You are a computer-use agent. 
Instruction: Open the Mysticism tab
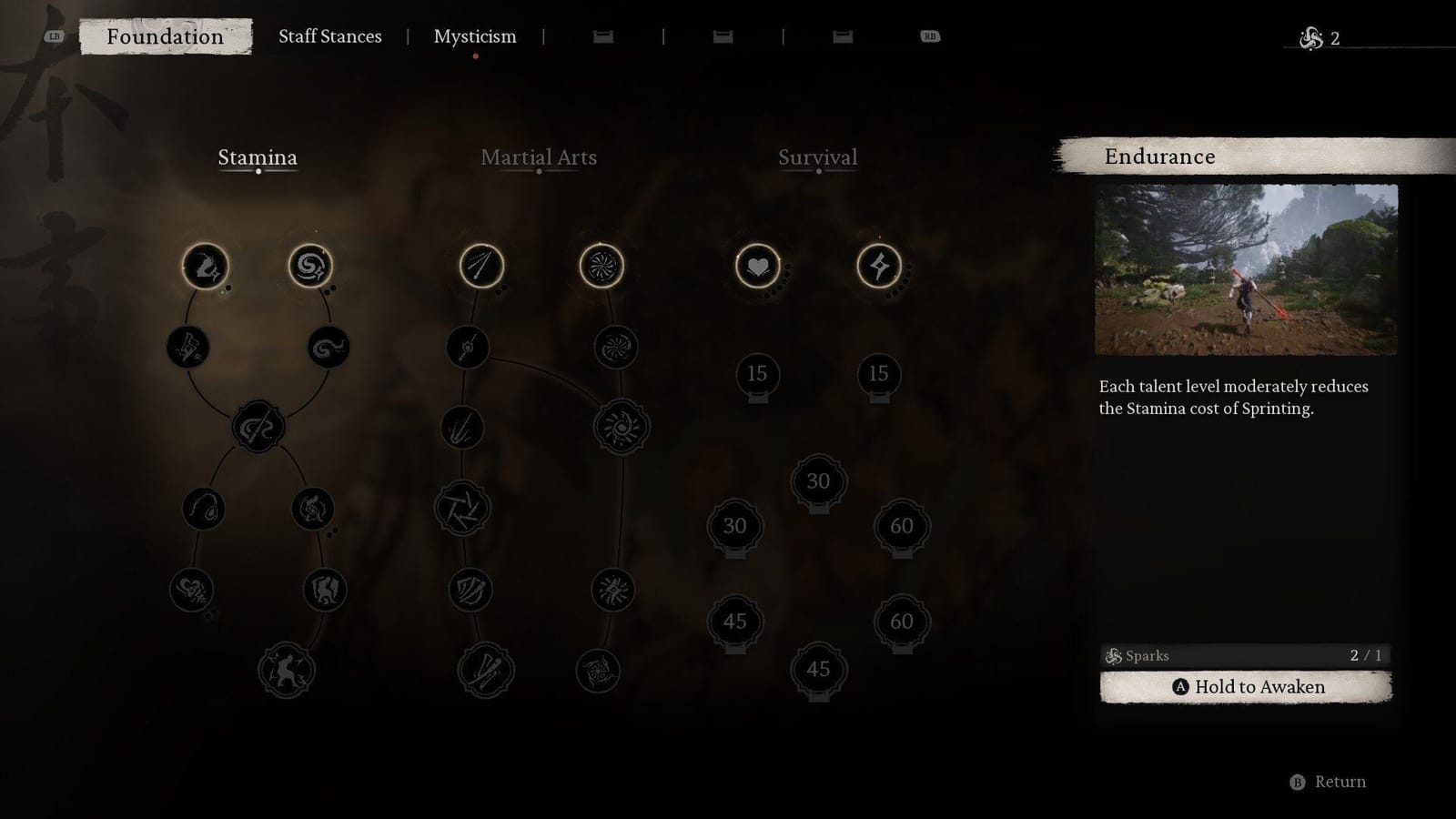click(476, 36)
